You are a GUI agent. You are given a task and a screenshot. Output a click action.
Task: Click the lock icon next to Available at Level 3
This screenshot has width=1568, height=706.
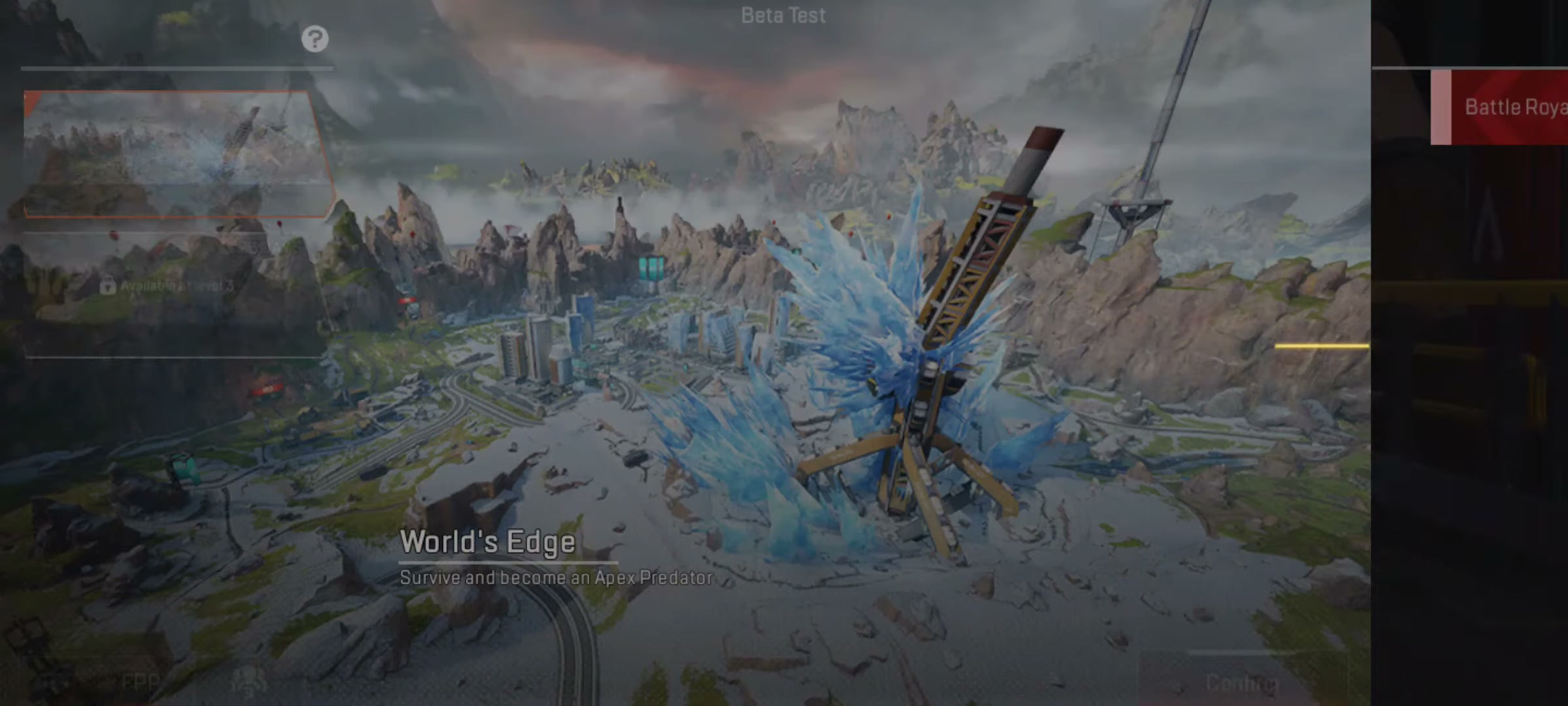(x=108, y=286)
